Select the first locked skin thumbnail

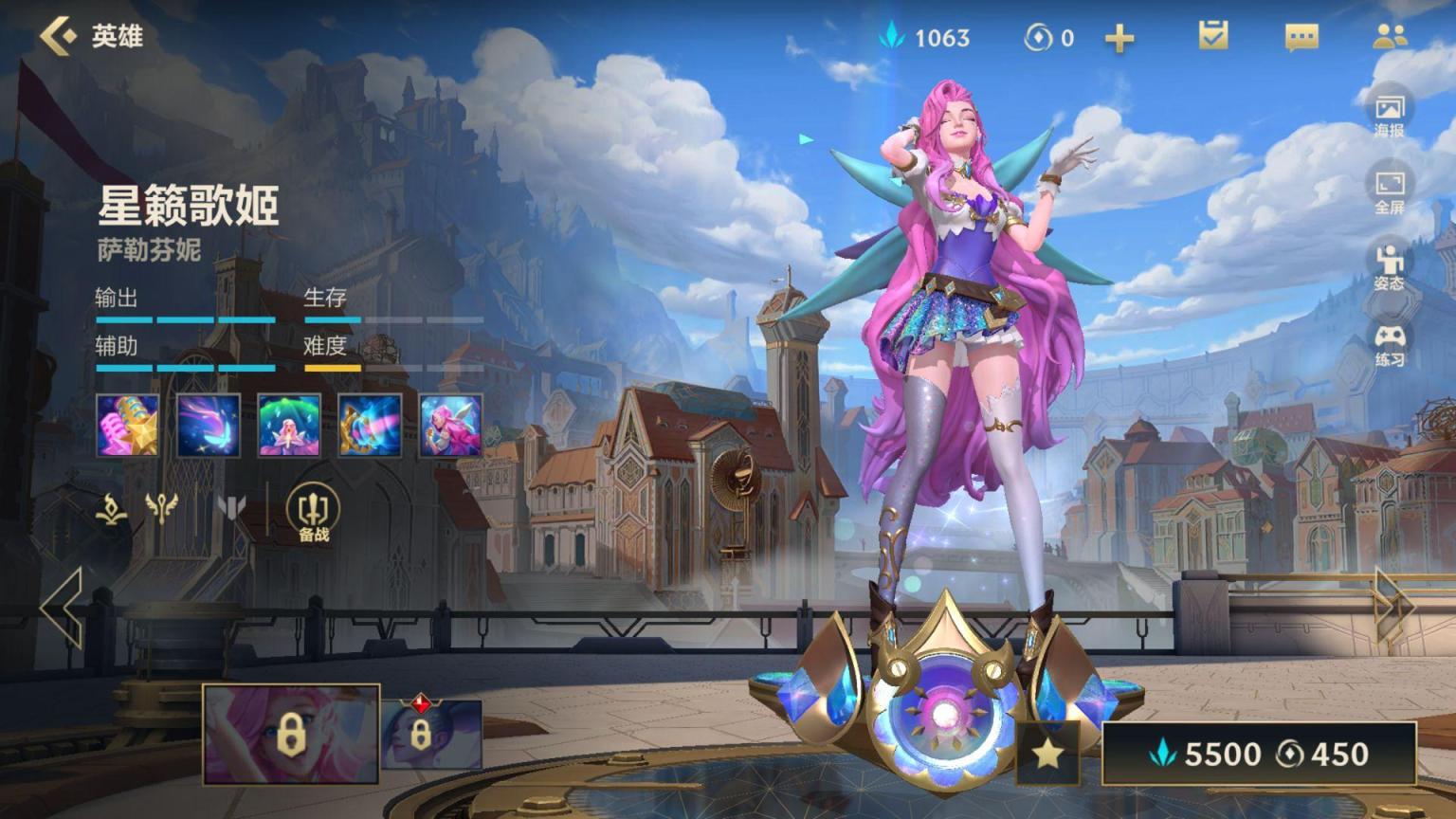tap(291, 735)
